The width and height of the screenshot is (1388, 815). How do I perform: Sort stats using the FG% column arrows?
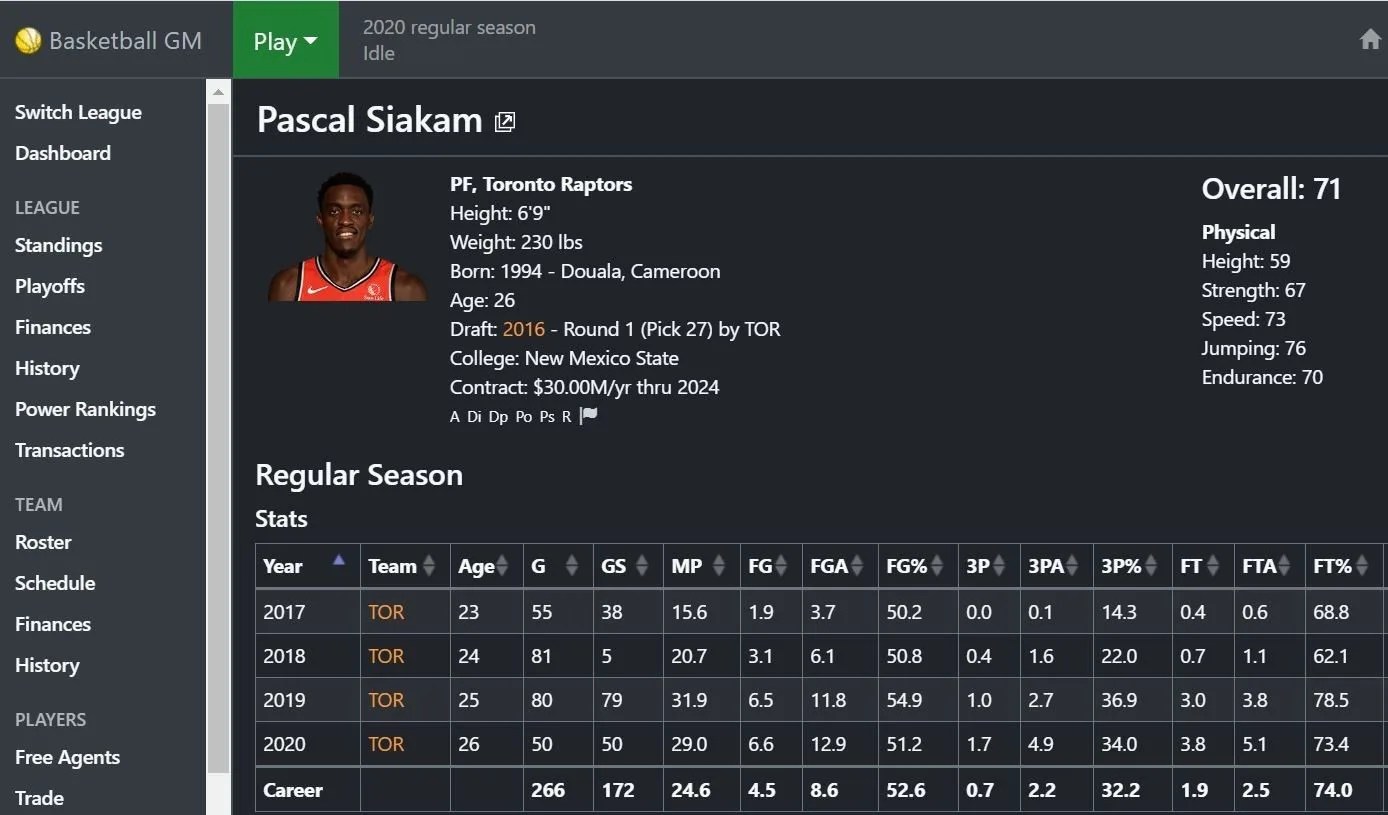point(938,565)
